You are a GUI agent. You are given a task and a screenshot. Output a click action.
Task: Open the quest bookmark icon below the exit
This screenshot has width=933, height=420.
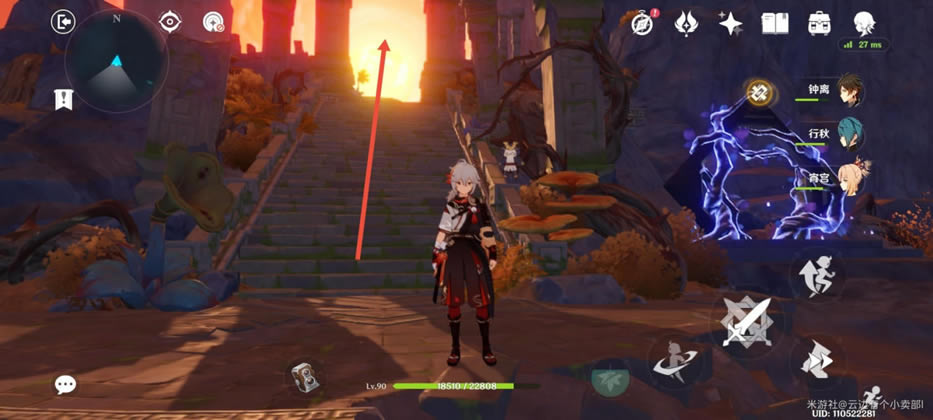(64, 98)
